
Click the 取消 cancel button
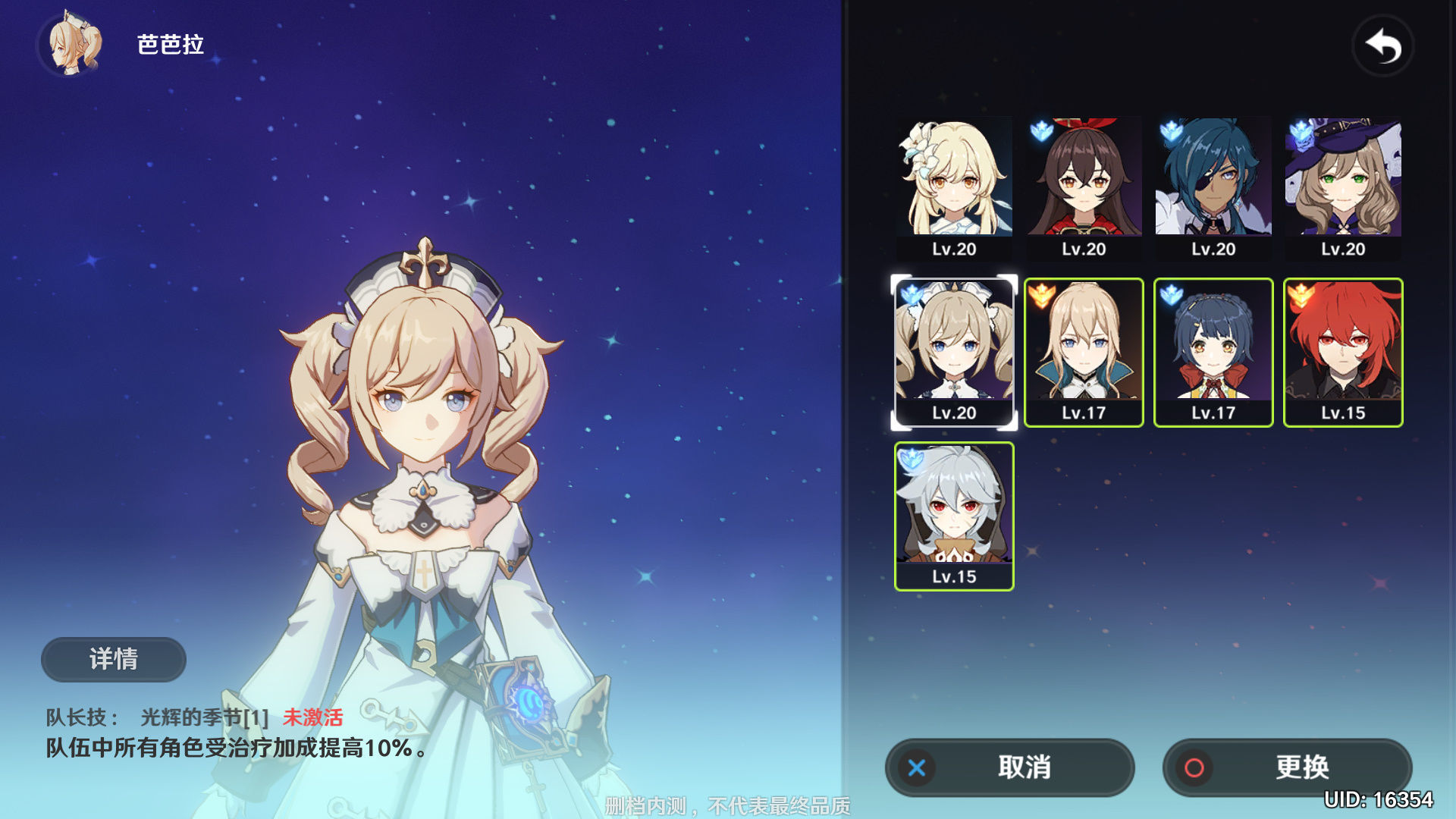tap(1009, 767)
